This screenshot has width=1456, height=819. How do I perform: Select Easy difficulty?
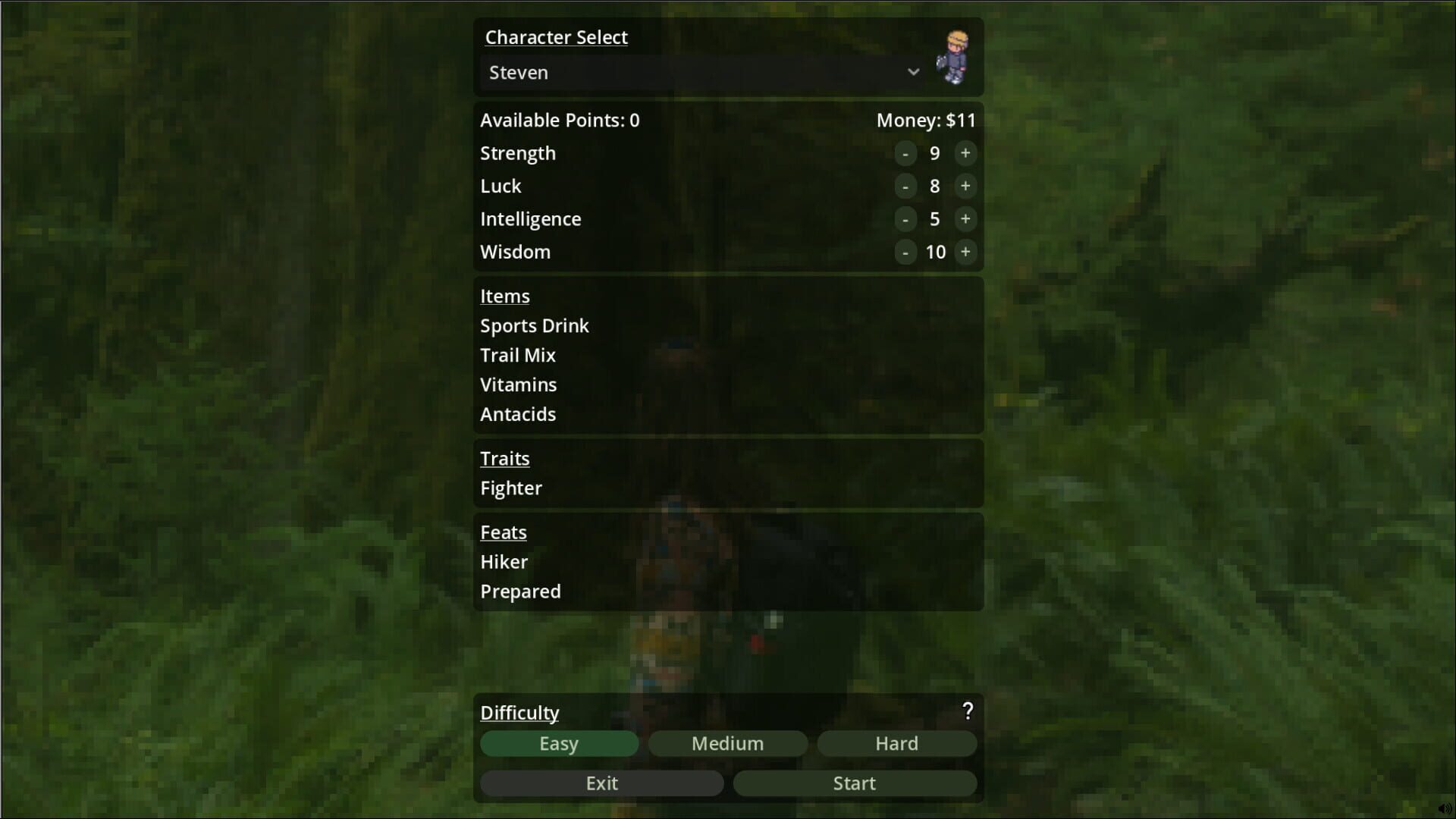coord(559,744)
